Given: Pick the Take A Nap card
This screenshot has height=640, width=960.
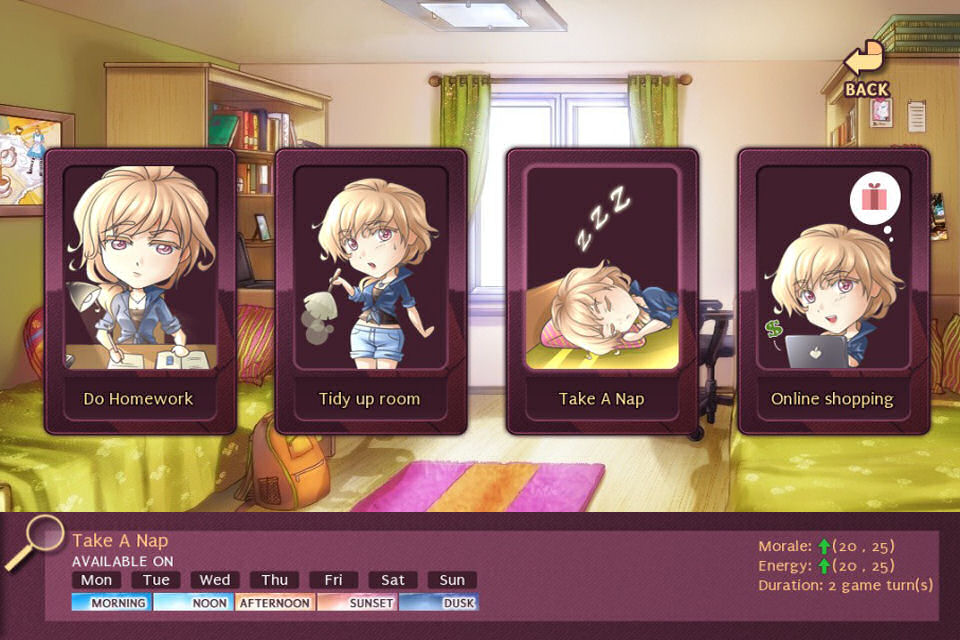Looking at the screenshot, I should pos(602,290).
